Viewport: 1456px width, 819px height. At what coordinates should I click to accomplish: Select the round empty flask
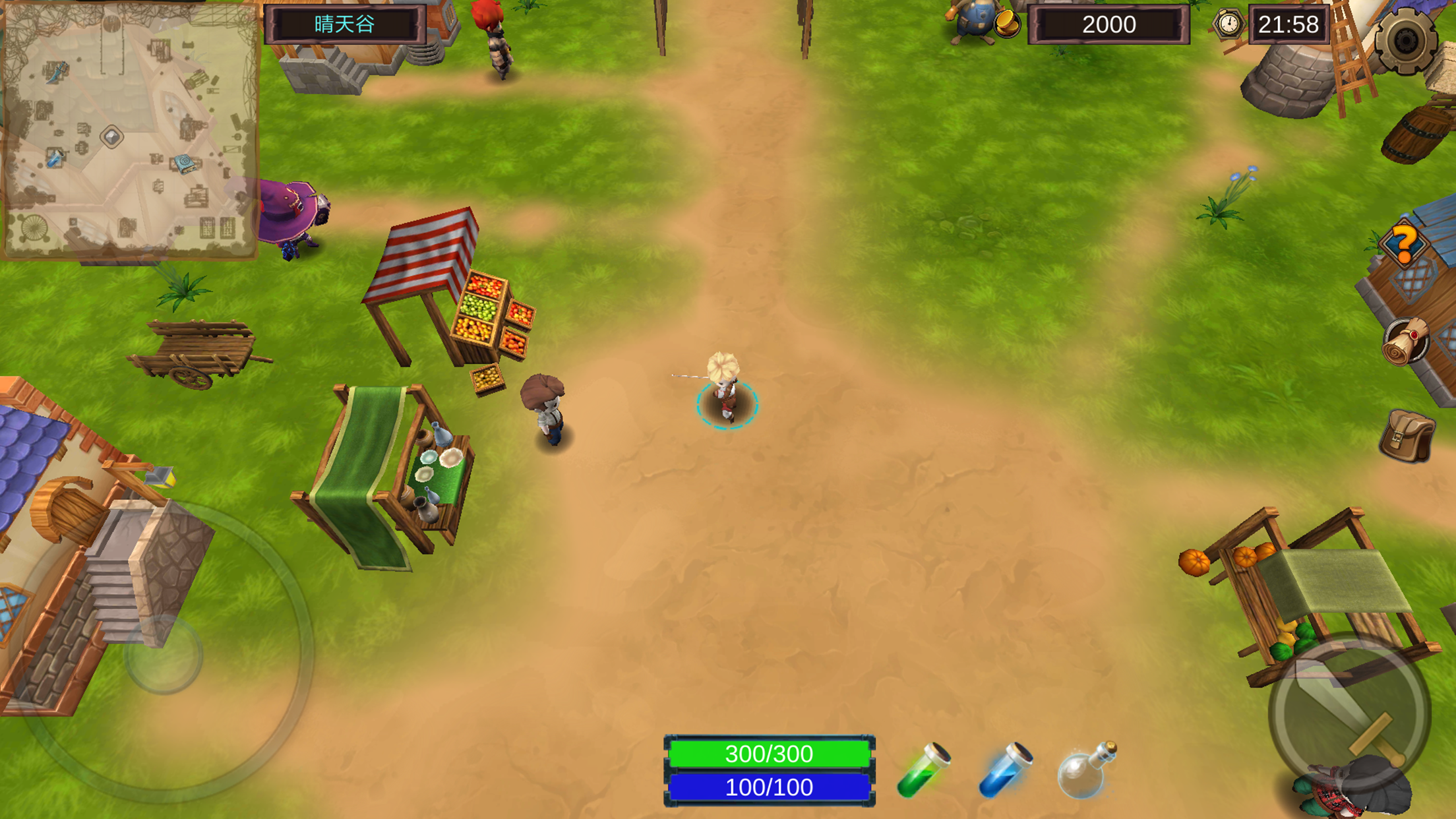1085,770
